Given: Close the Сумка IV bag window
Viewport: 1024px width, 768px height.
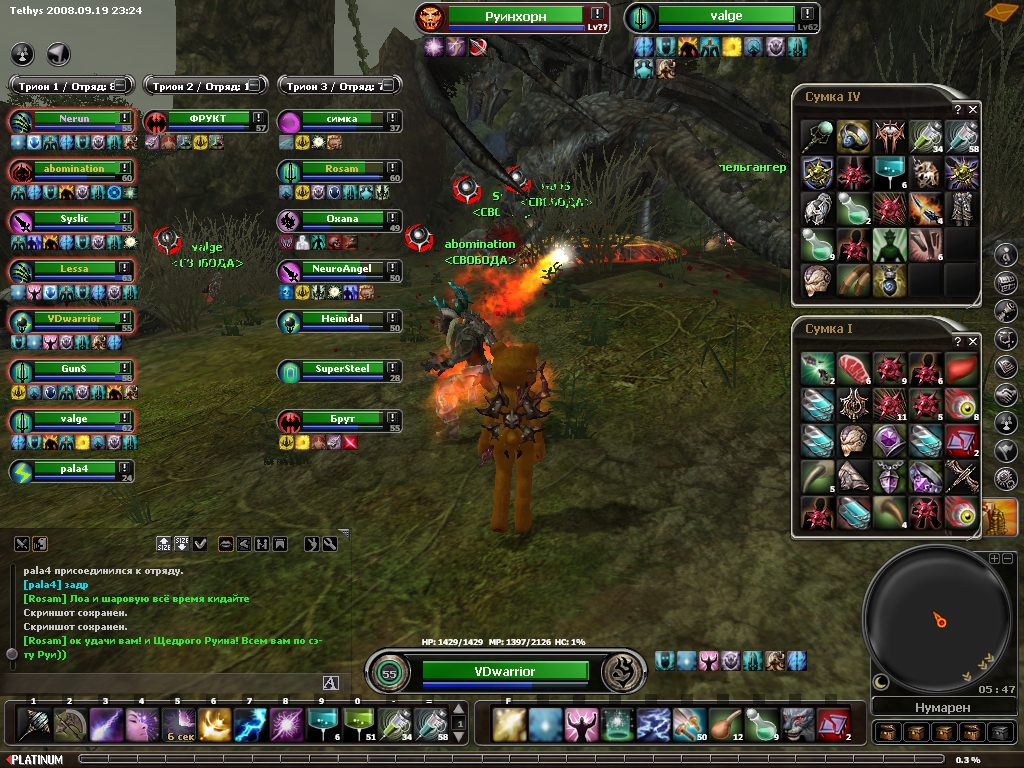Looking at the screenshot, I should click(973, 109).
